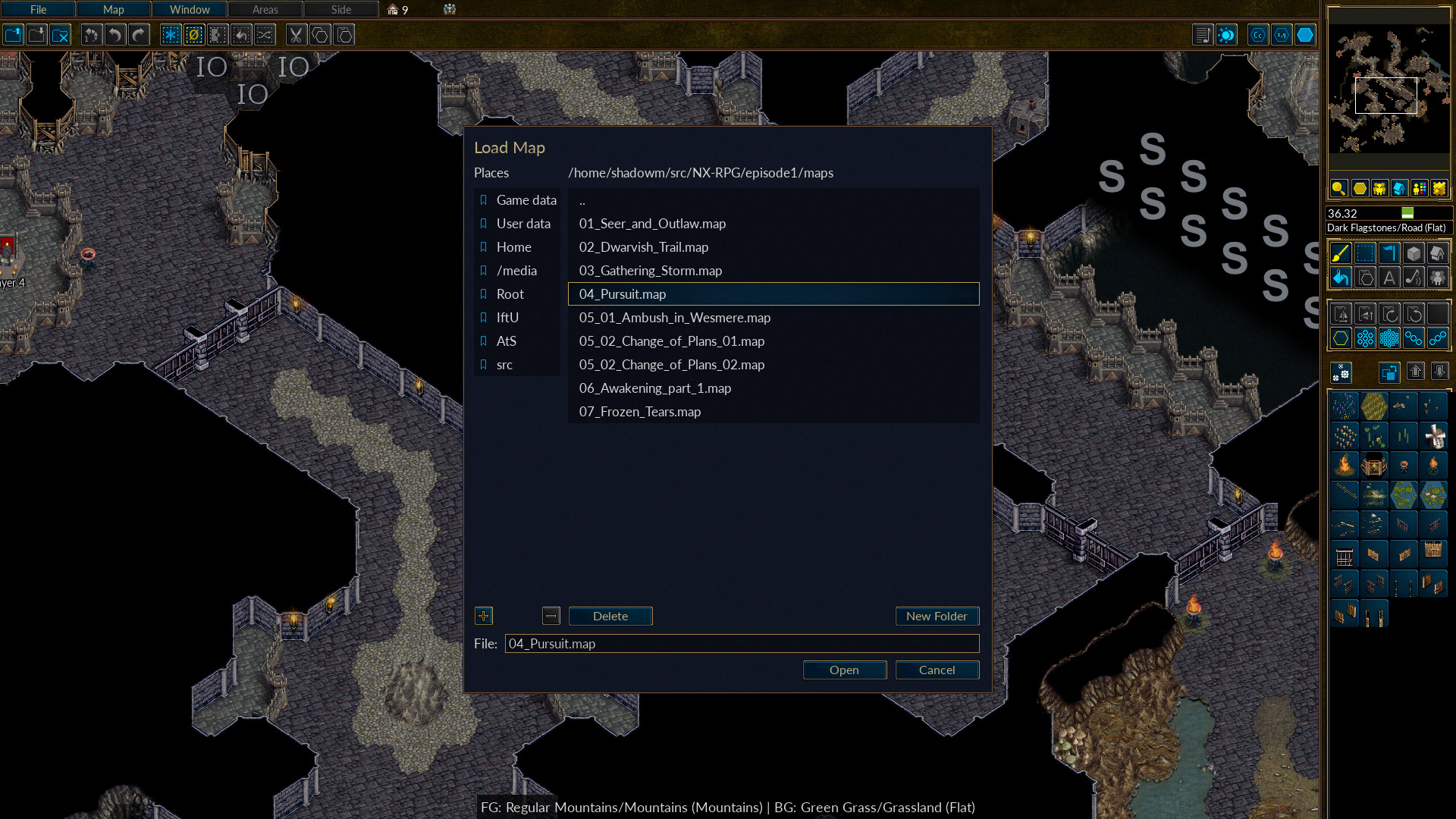The width and height of the screenshot is (1456, 819).
Task: Select 01_Seer_and_Outlaw.map in the file list
Action: pyautogui.click(x=652, y=224)
